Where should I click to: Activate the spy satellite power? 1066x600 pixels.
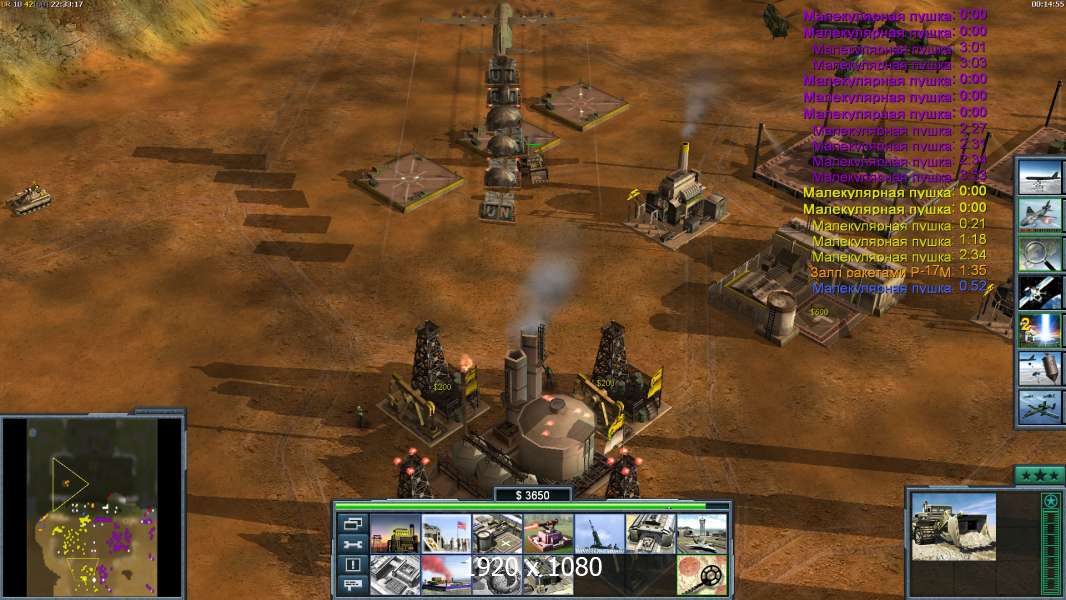[1040, 292]
